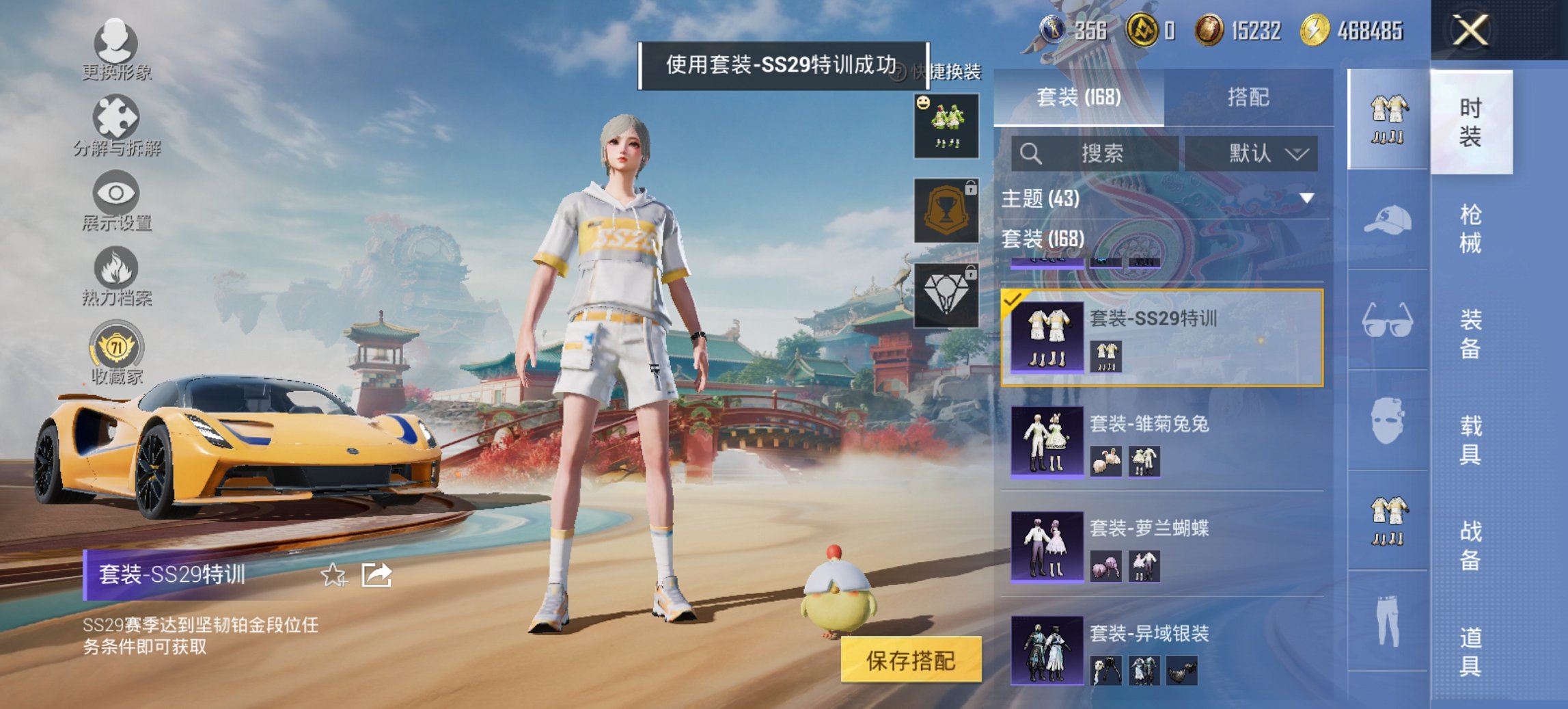The width and height of the screenshot is (1568, 709).
Task: Open the 更换形象 character change panel
Action: (116, 51)
